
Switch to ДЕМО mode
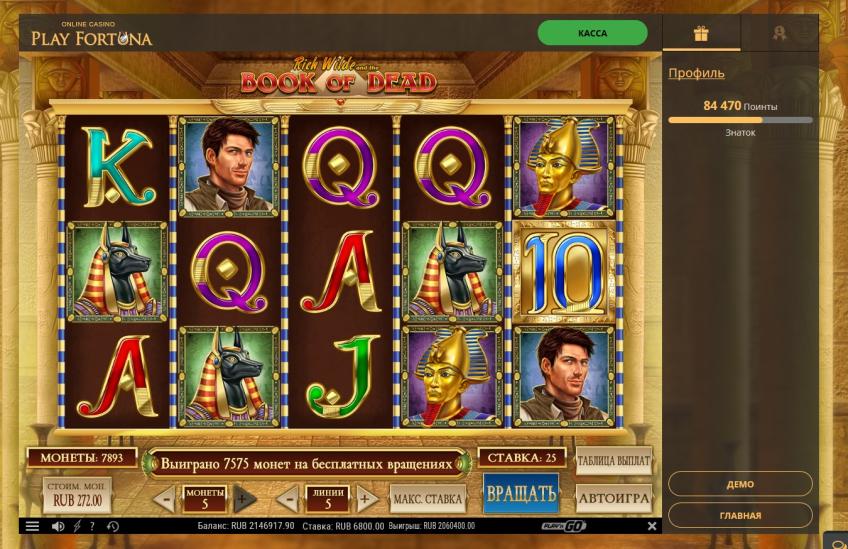point(740,484)
